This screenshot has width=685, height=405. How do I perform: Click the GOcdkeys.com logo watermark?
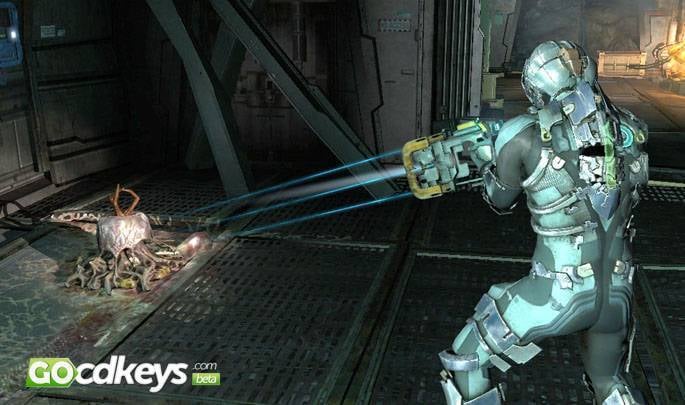click(x=122, y=373)
